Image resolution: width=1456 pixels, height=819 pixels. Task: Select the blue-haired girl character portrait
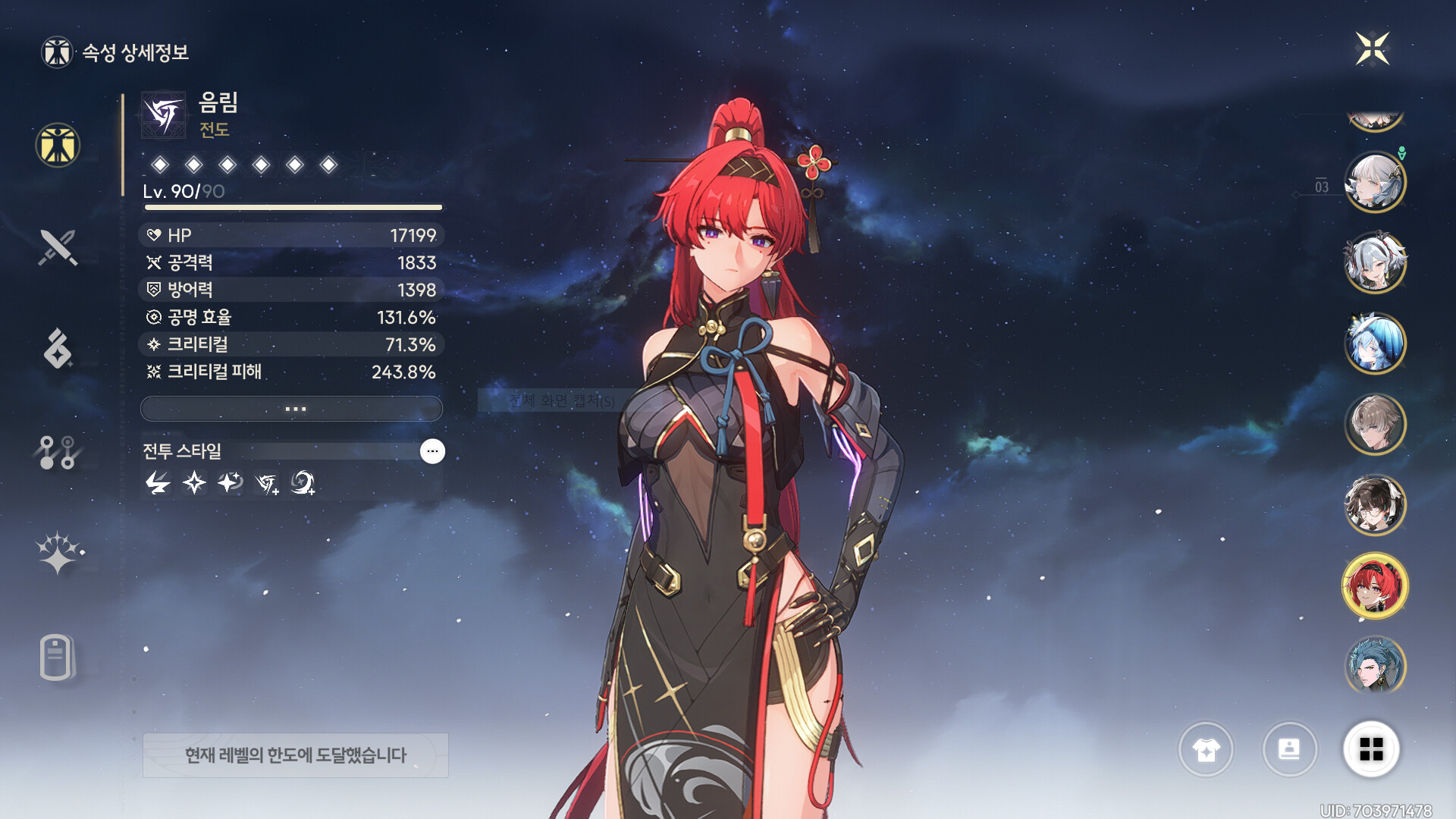tap(1375, 344)
